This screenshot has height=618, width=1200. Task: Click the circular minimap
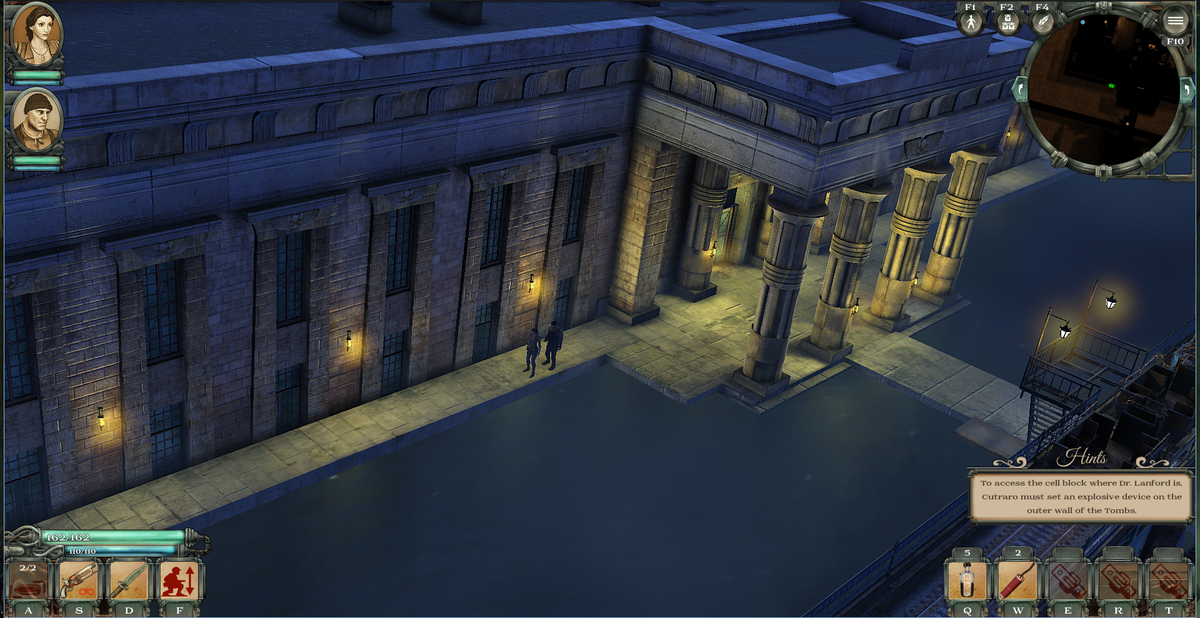point(1103,90)
